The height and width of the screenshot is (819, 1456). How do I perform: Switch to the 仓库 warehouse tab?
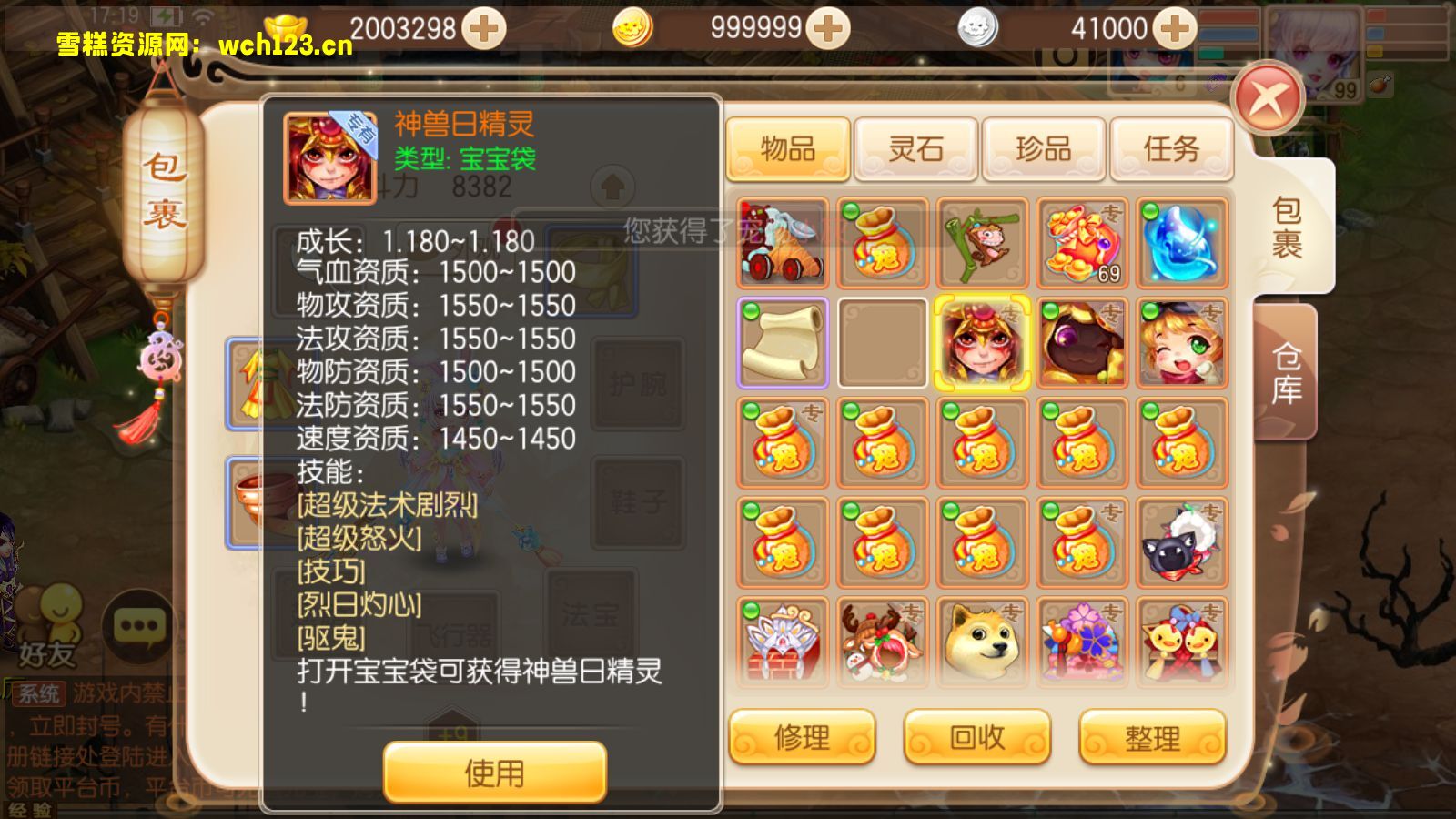[1285, 375]
